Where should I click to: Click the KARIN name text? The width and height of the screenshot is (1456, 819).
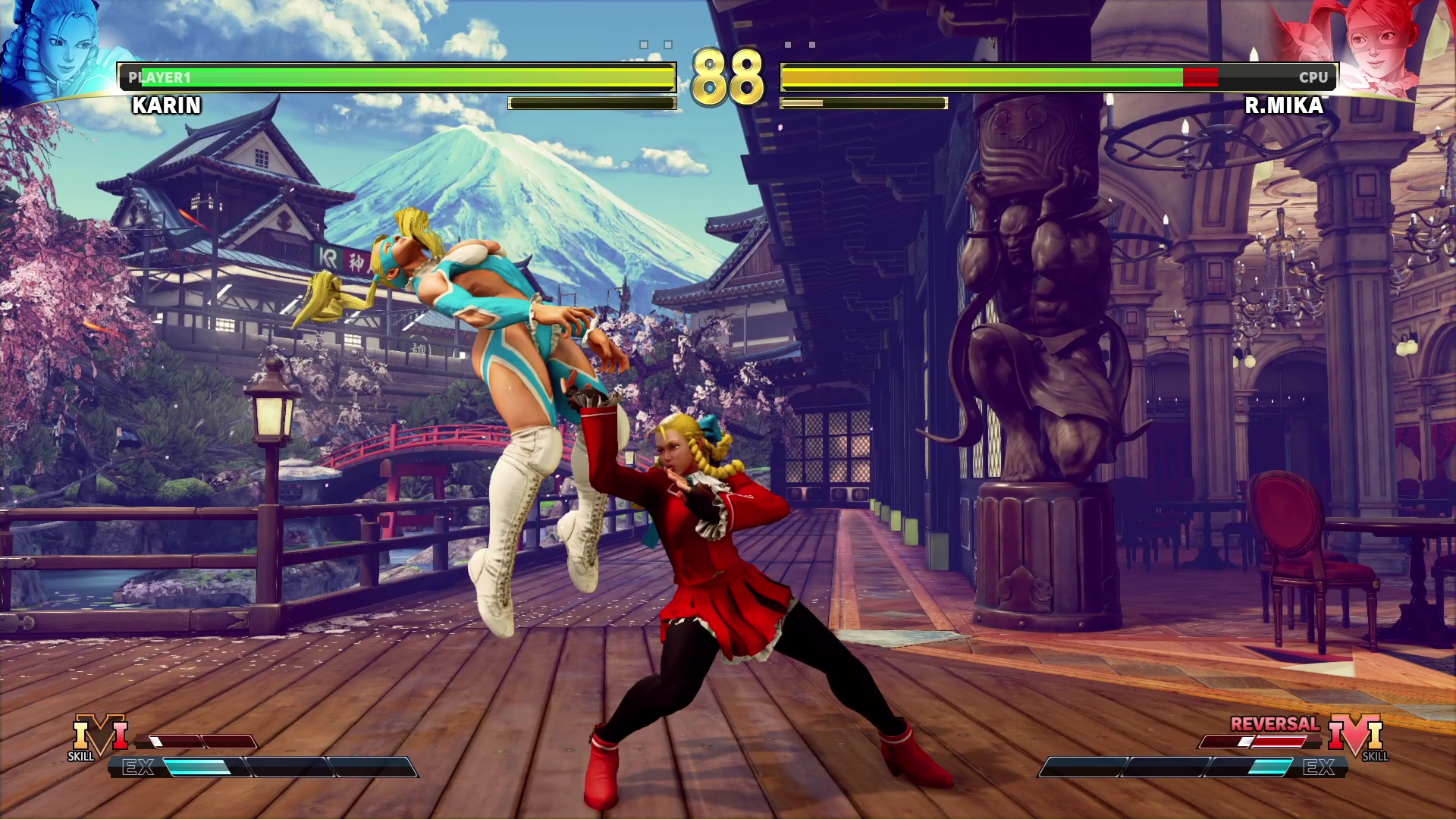tap(165, 105)
